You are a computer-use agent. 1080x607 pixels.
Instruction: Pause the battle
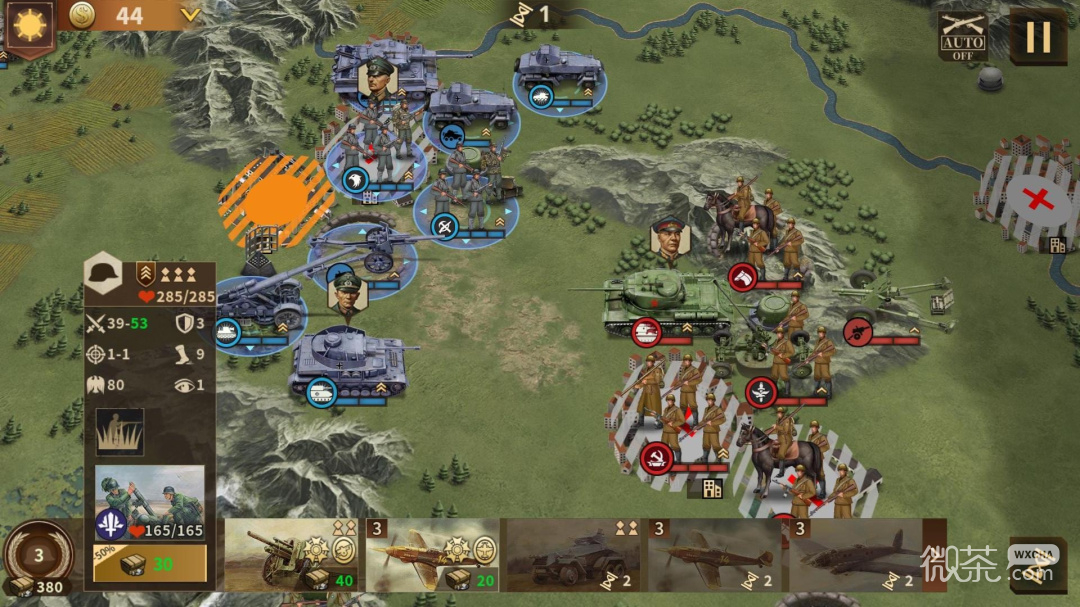(1037, 37)
